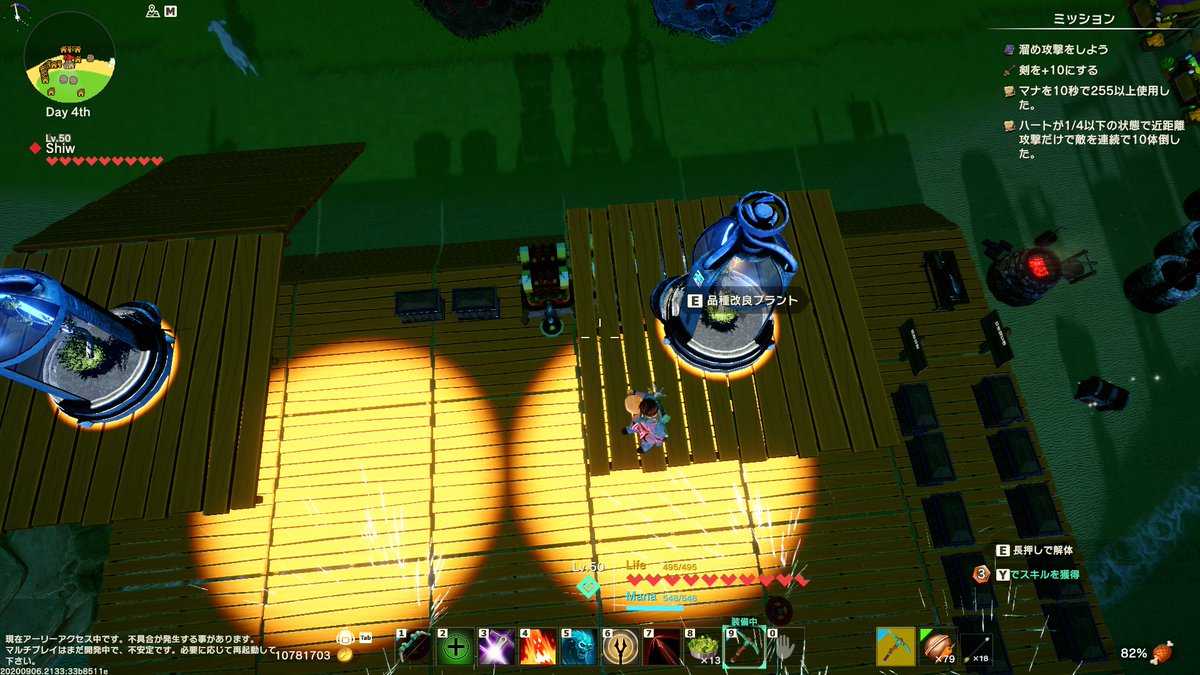Image resolution: width=1200 pixels, height=675 pixels.
Task: Open the backpack inventory icon
Action: pyautogui.click(x=346, y=637)
